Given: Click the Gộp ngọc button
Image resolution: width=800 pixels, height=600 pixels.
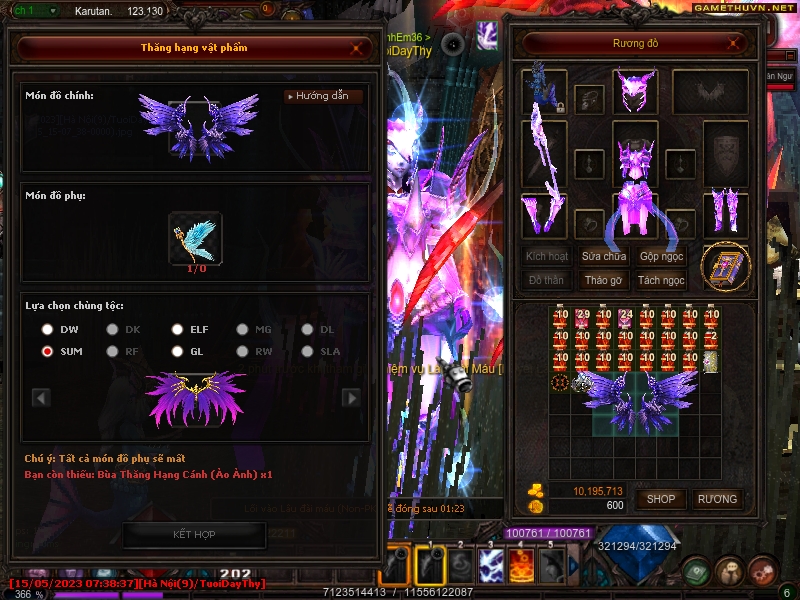Looking at the screenshot, I should click(x=661, y=256).
